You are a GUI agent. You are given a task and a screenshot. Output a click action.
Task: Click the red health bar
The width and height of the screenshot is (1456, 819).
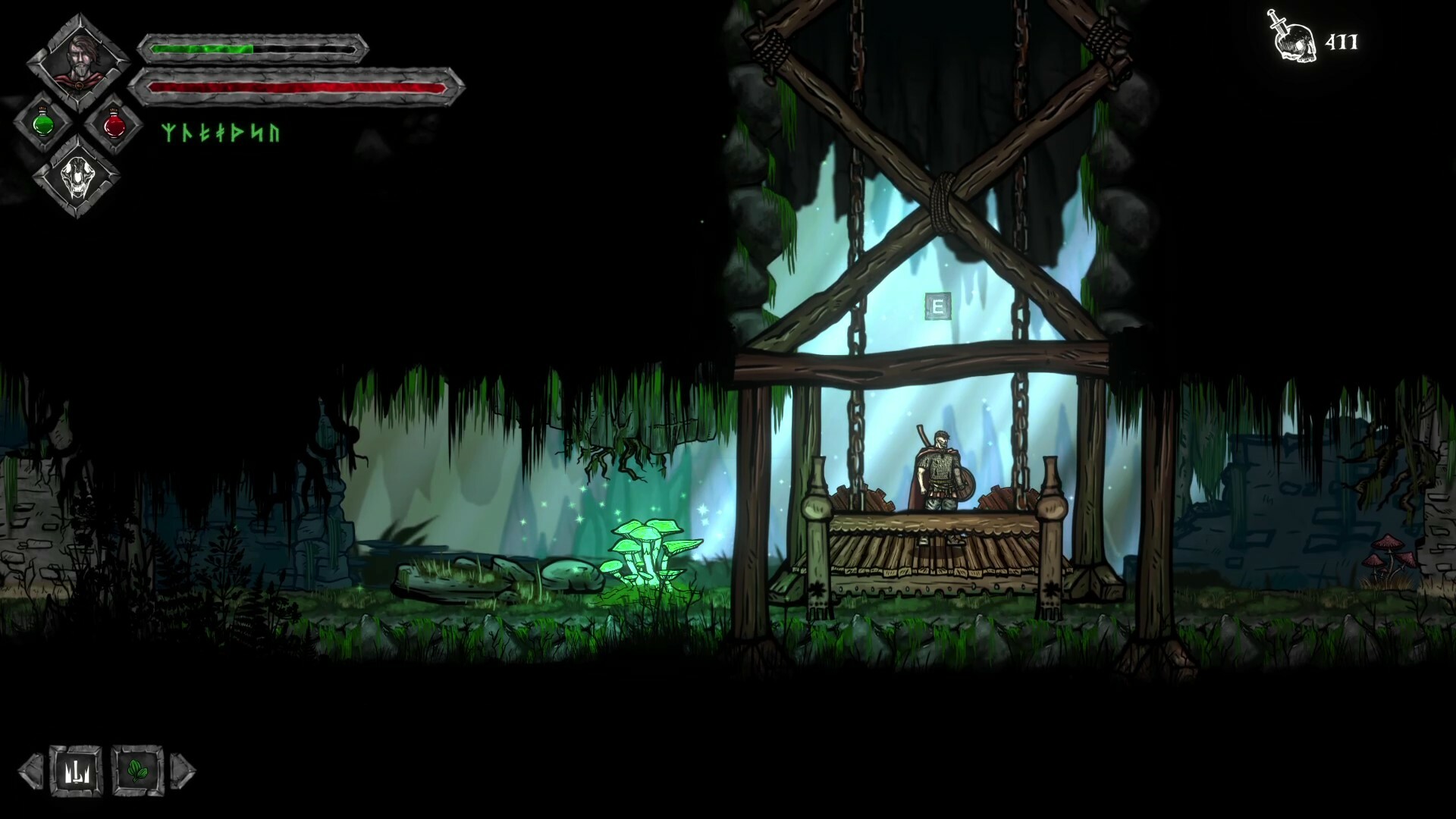point(296,87)
